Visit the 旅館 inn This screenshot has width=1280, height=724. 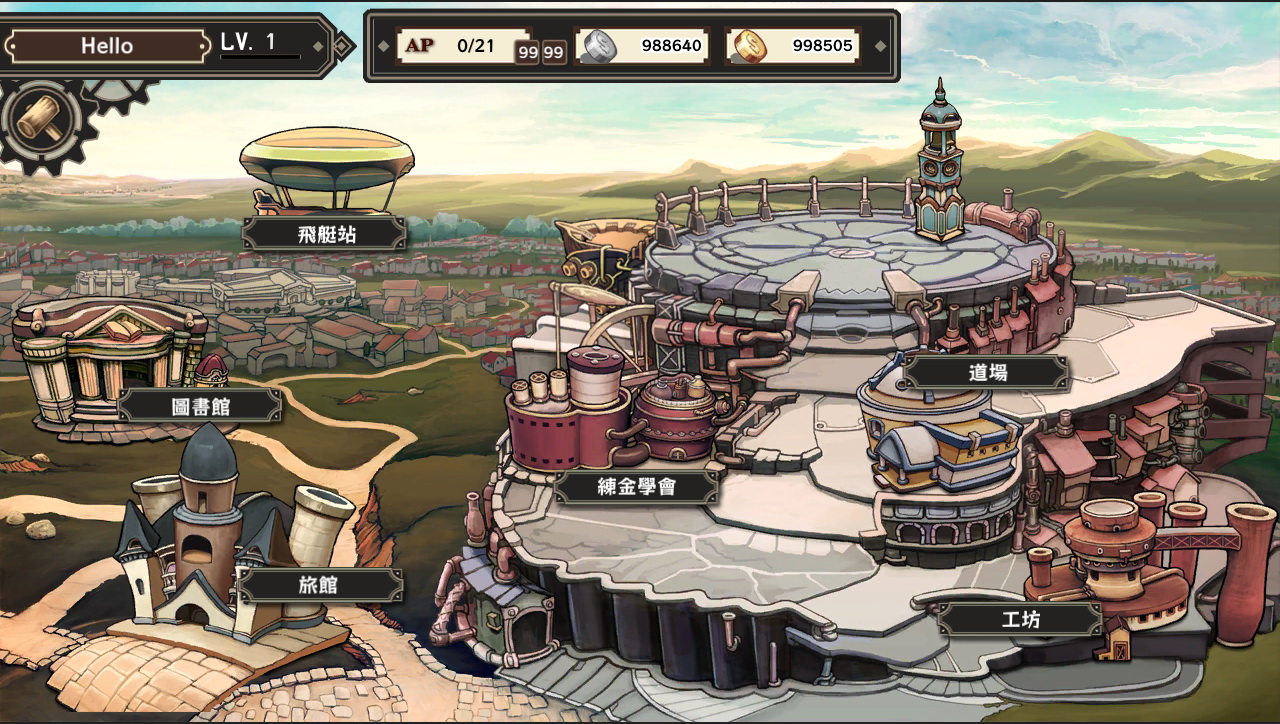[x=320, y=586]
